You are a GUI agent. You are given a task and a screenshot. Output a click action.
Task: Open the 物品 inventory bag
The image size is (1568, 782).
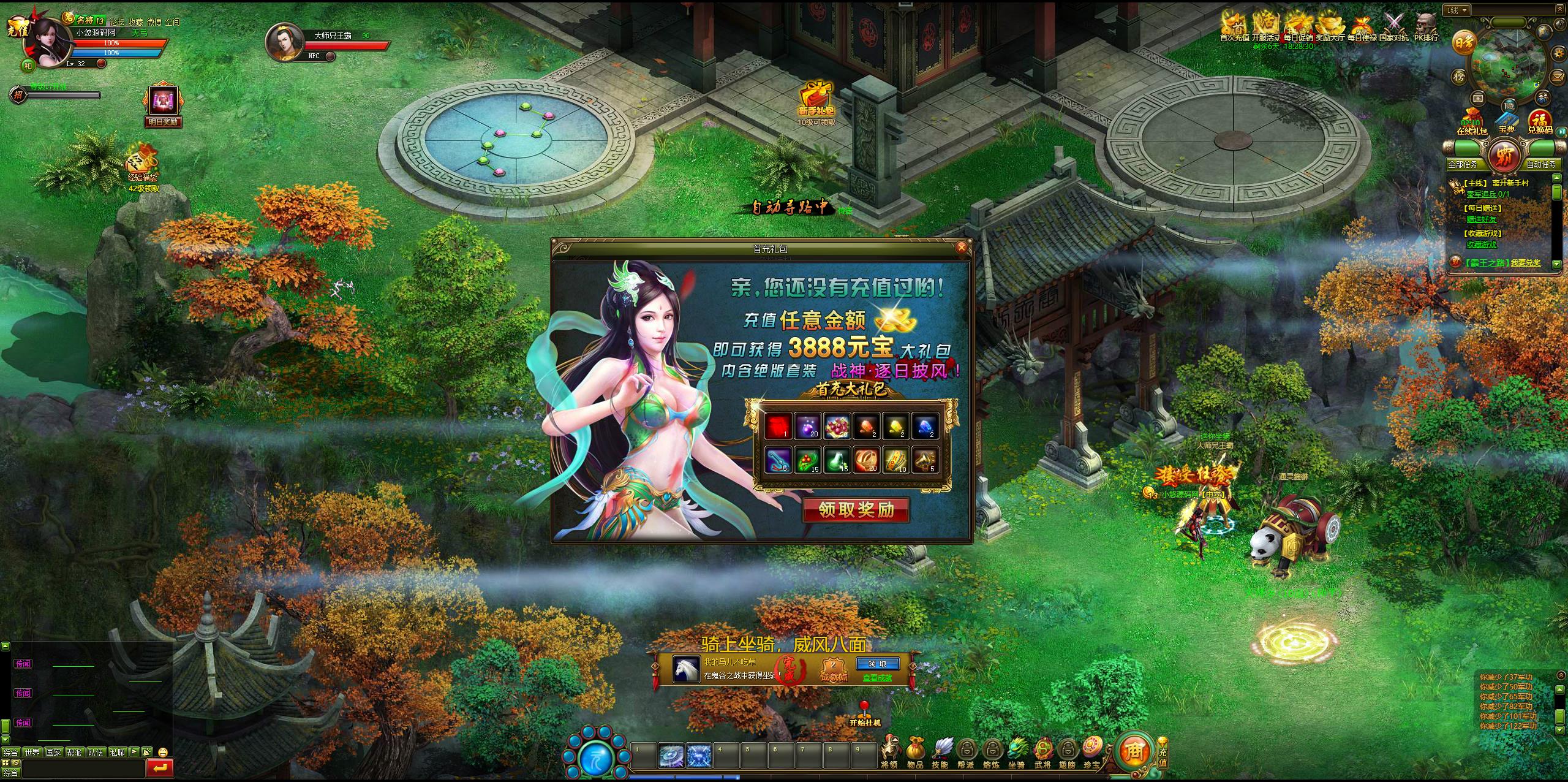coord(915,751)
